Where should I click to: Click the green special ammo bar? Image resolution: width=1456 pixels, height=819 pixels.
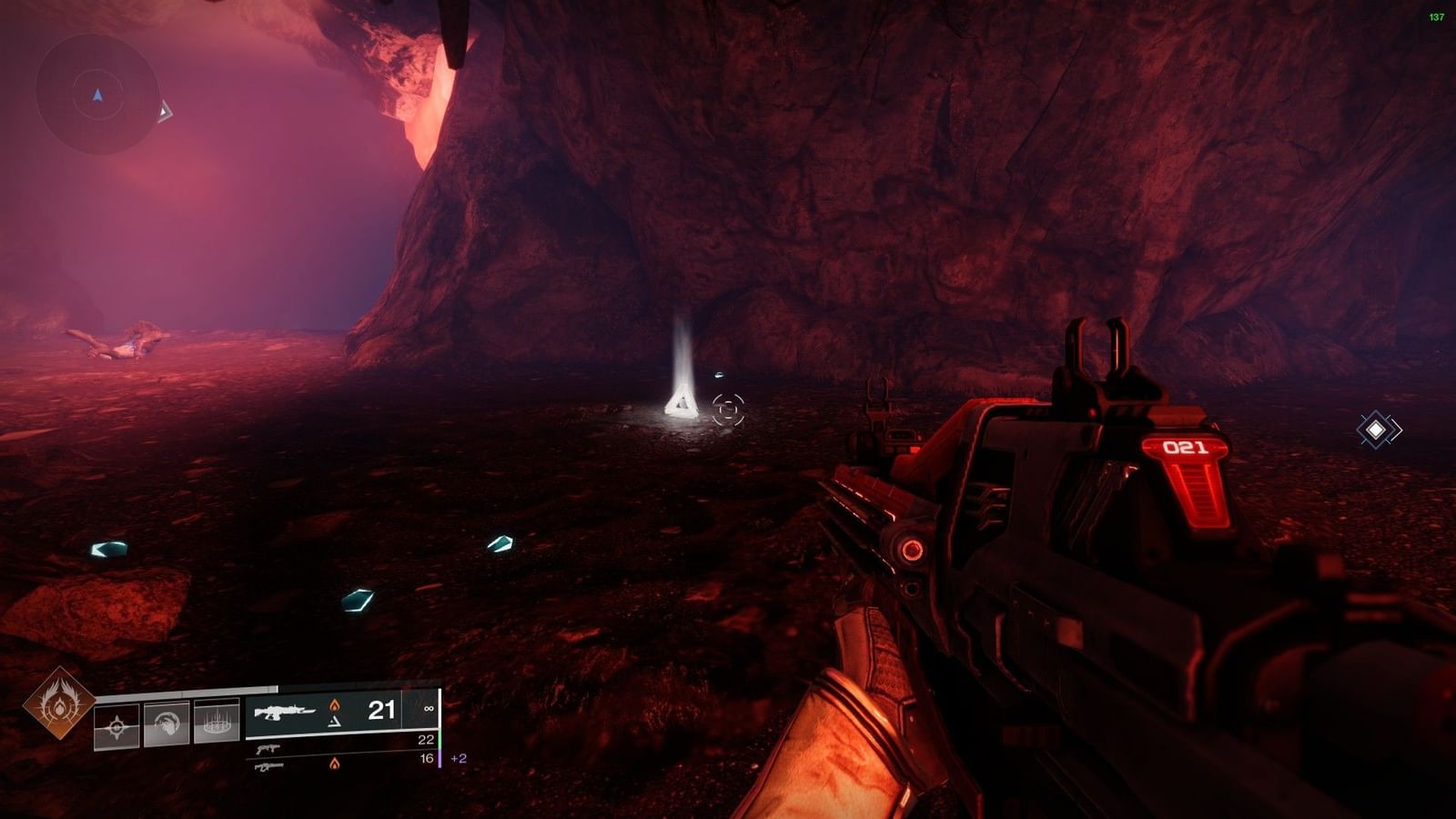pyautogui.click(x=440, y=738)
